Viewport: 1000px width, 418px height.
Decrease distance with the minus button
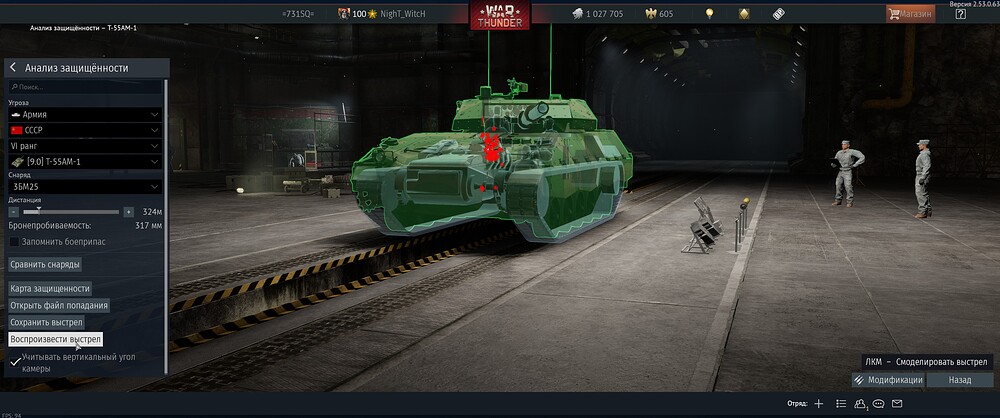pyautogui.click(x=13, y=212)
